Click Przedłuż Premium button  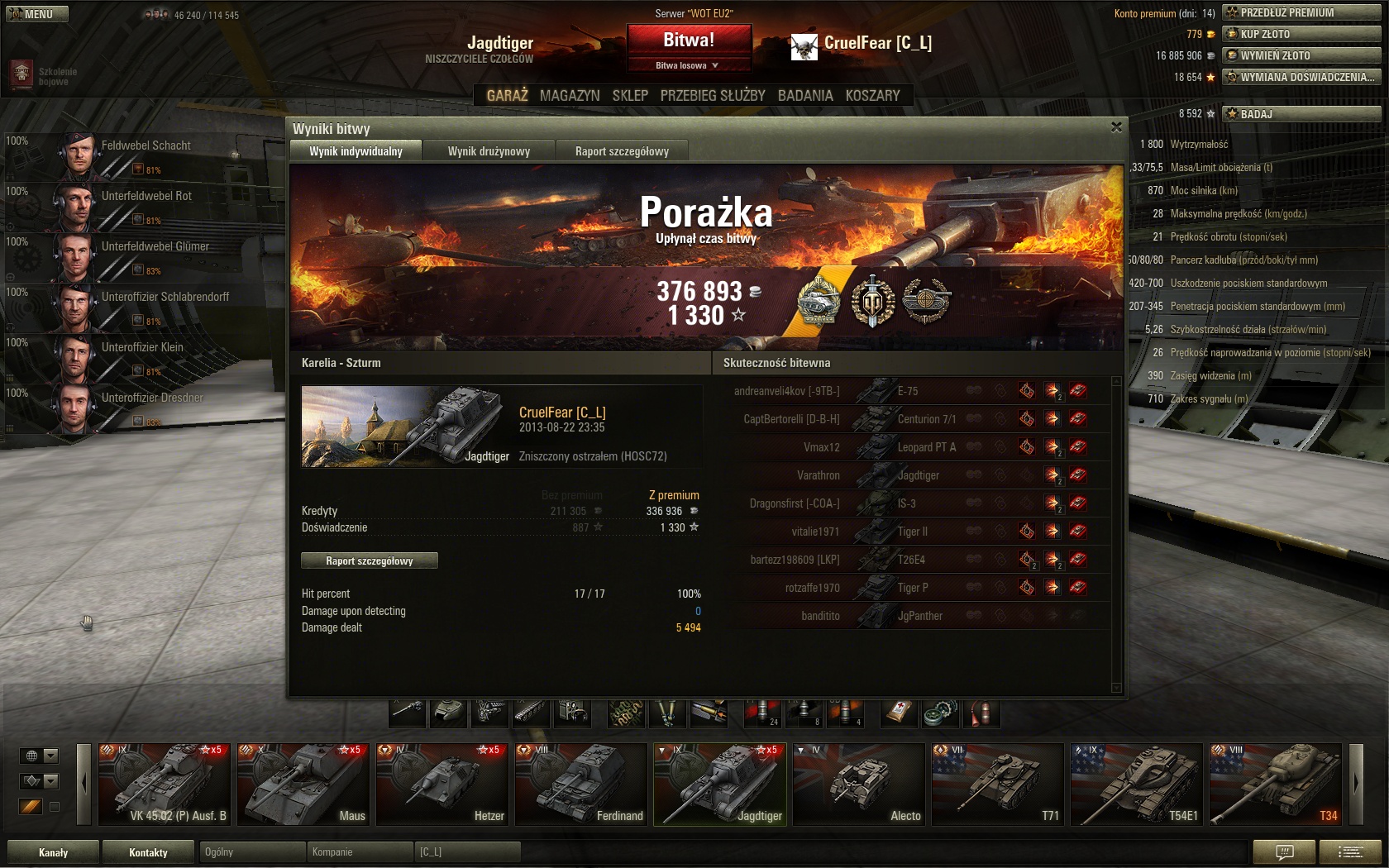1301,12
